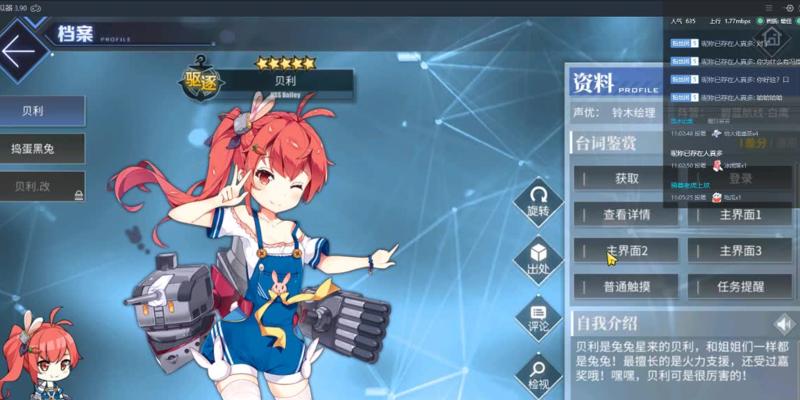Viewport: 800px width, 400px height.
Task: Play the 普通触摸 voice line
Action: [625, 286]
